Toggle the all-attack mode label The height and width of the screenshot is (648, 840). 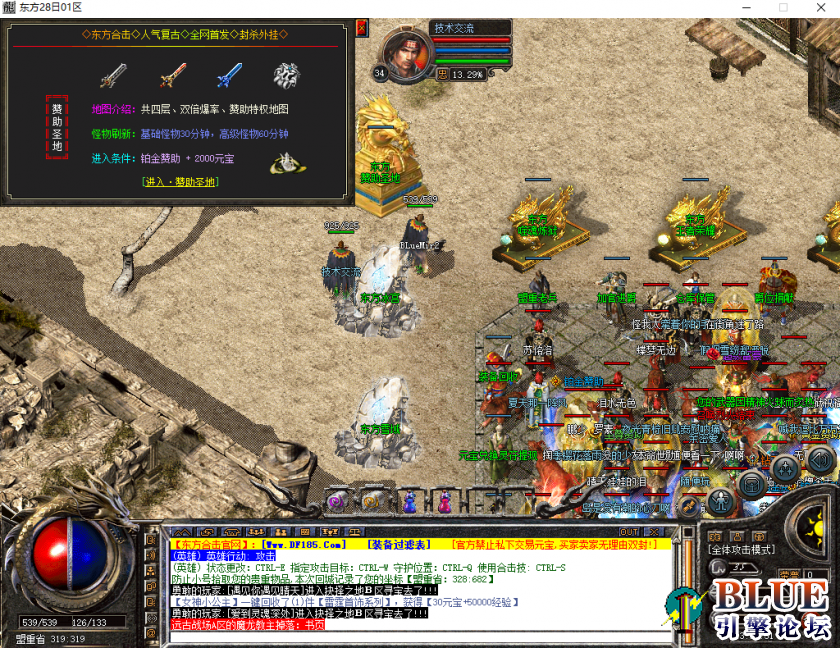coord(741,550)
